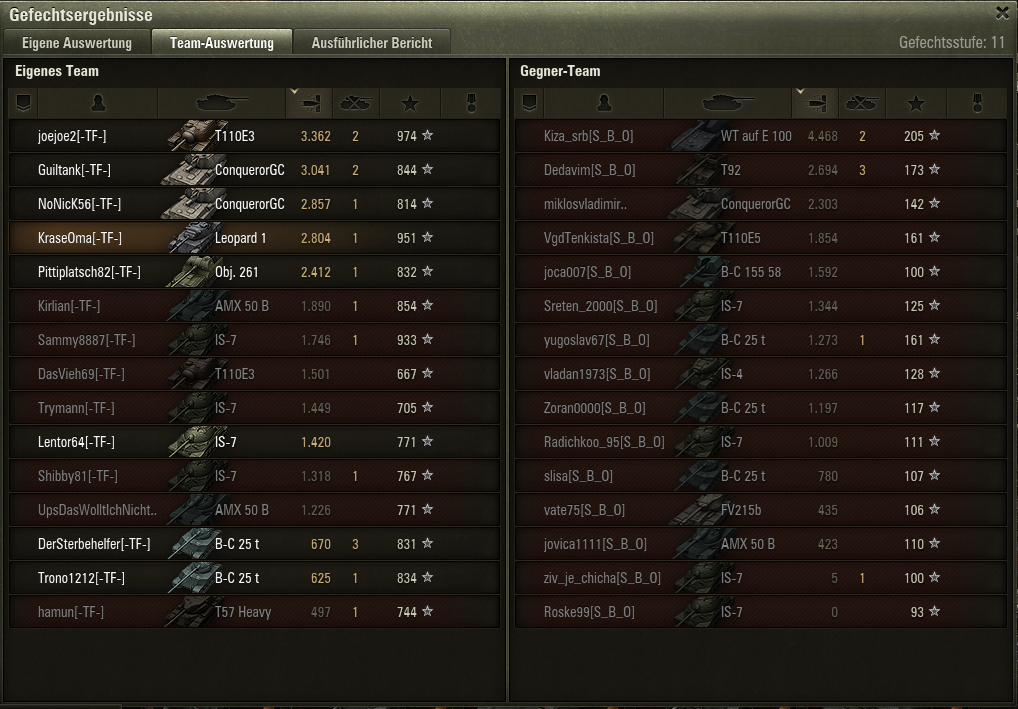Close the Gefechtsergebnisse window
This screenshot has height=709, width=1018.
click(x=1002, y=13)
